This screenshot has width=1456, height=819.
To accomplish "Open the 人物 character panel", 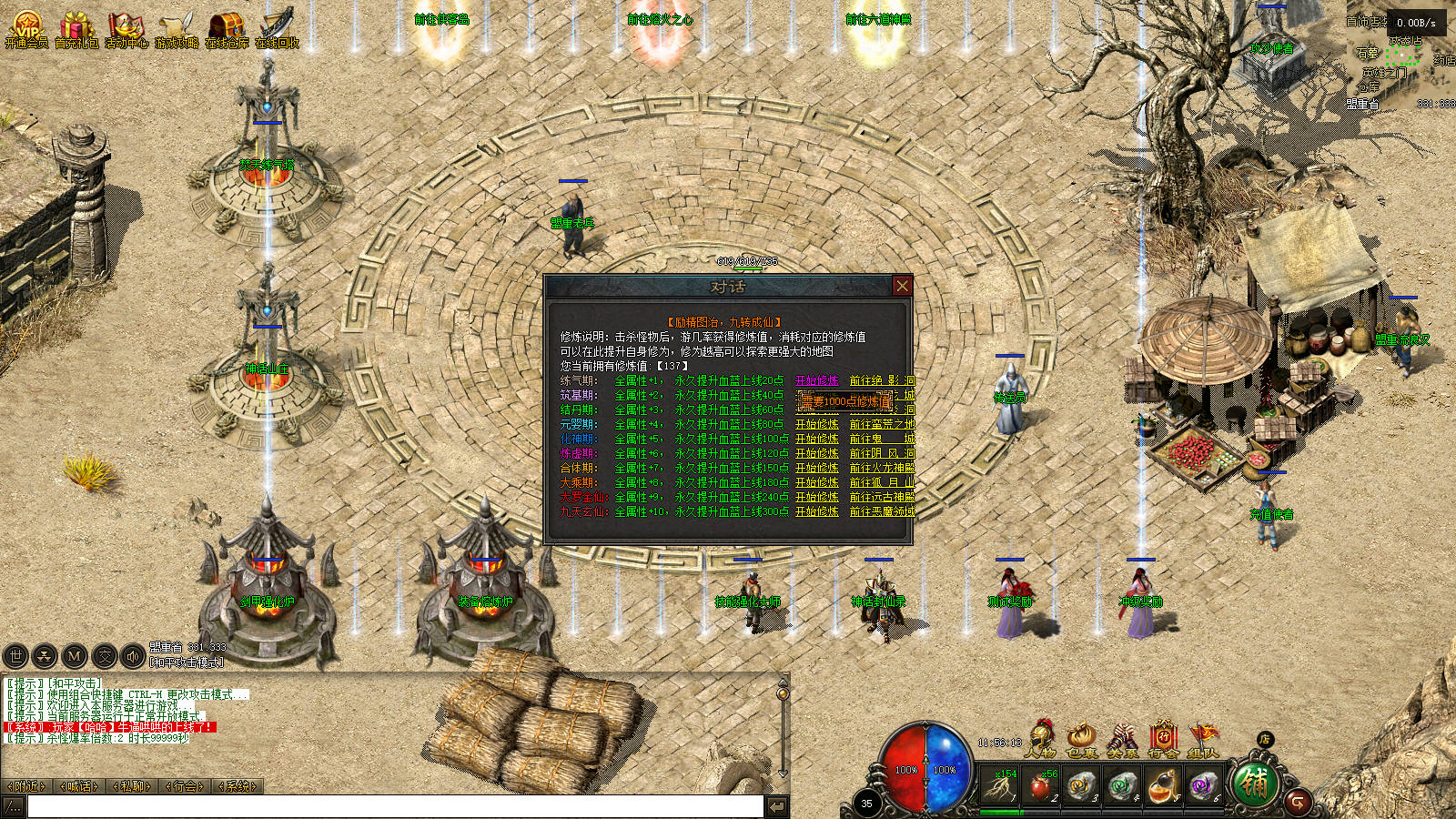I will 1040,738.
